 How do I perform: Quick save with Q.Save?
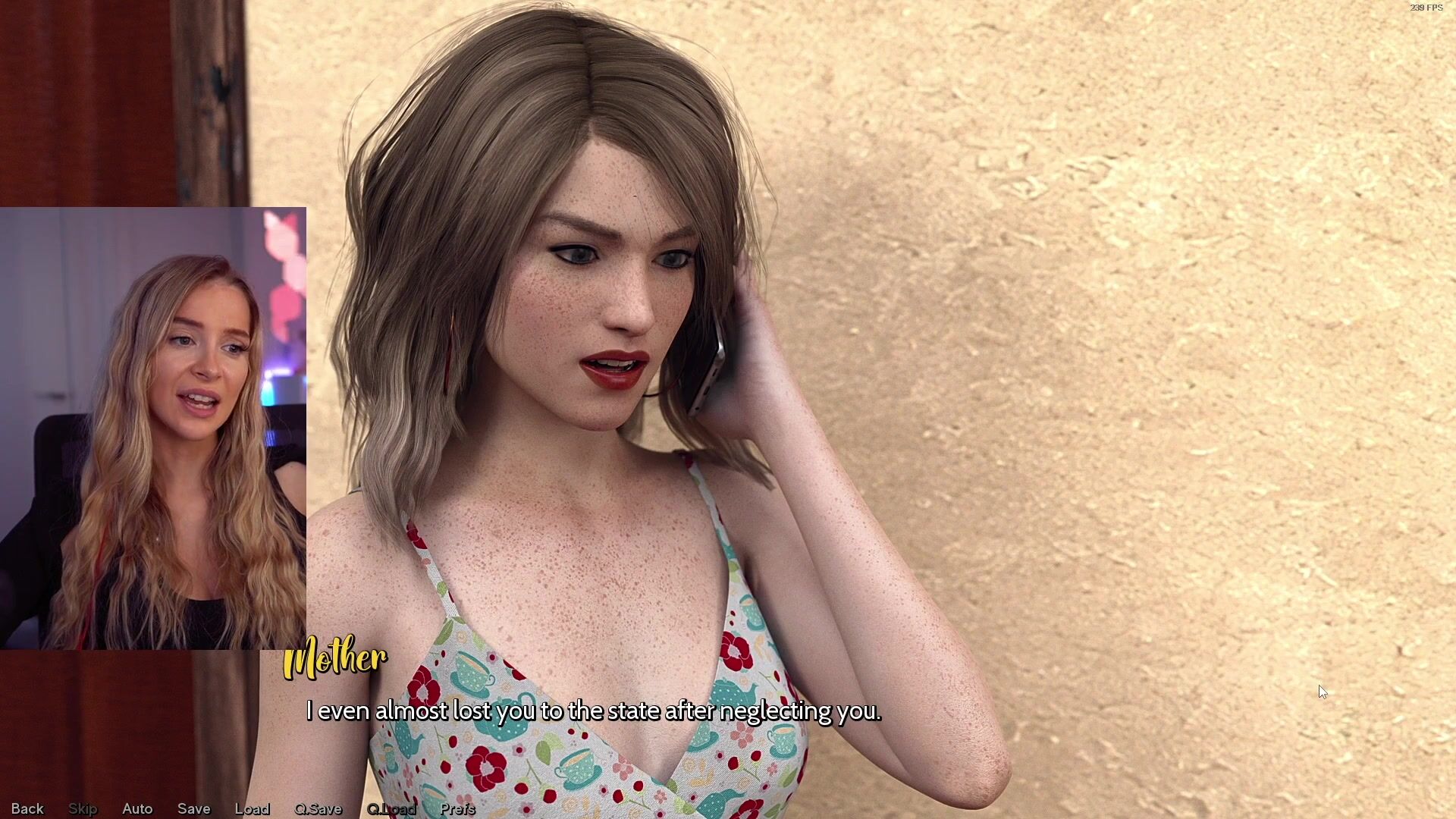318,808
